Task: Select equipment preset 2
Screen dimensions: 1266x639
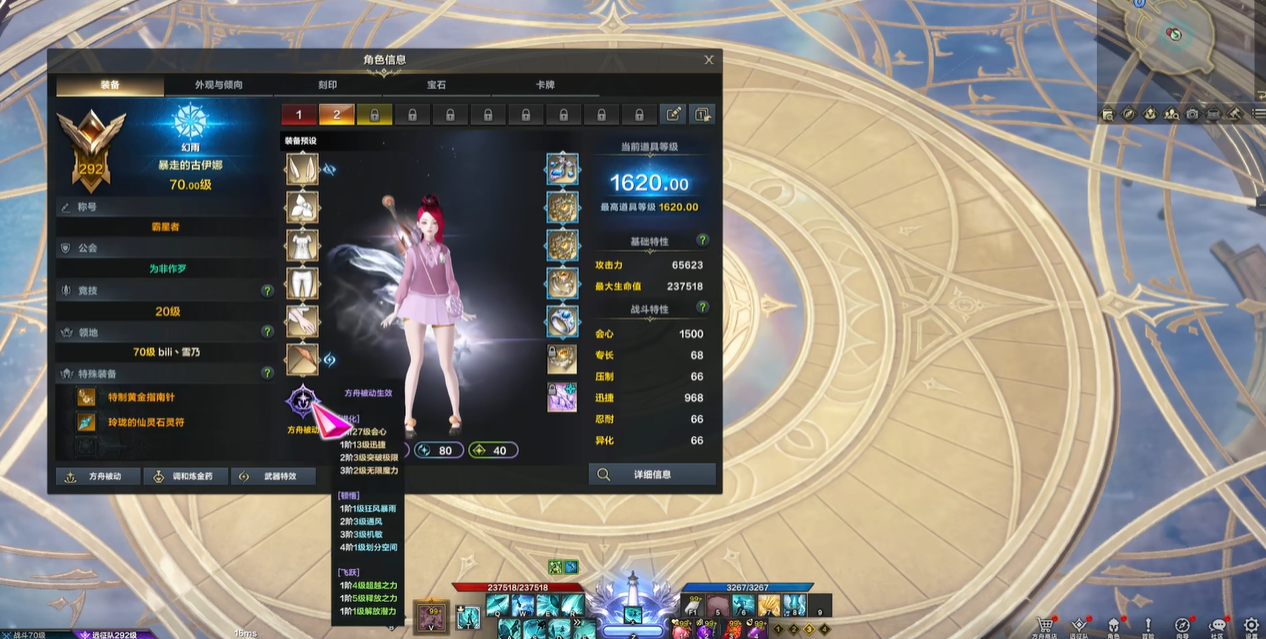Action: point(336,114)
